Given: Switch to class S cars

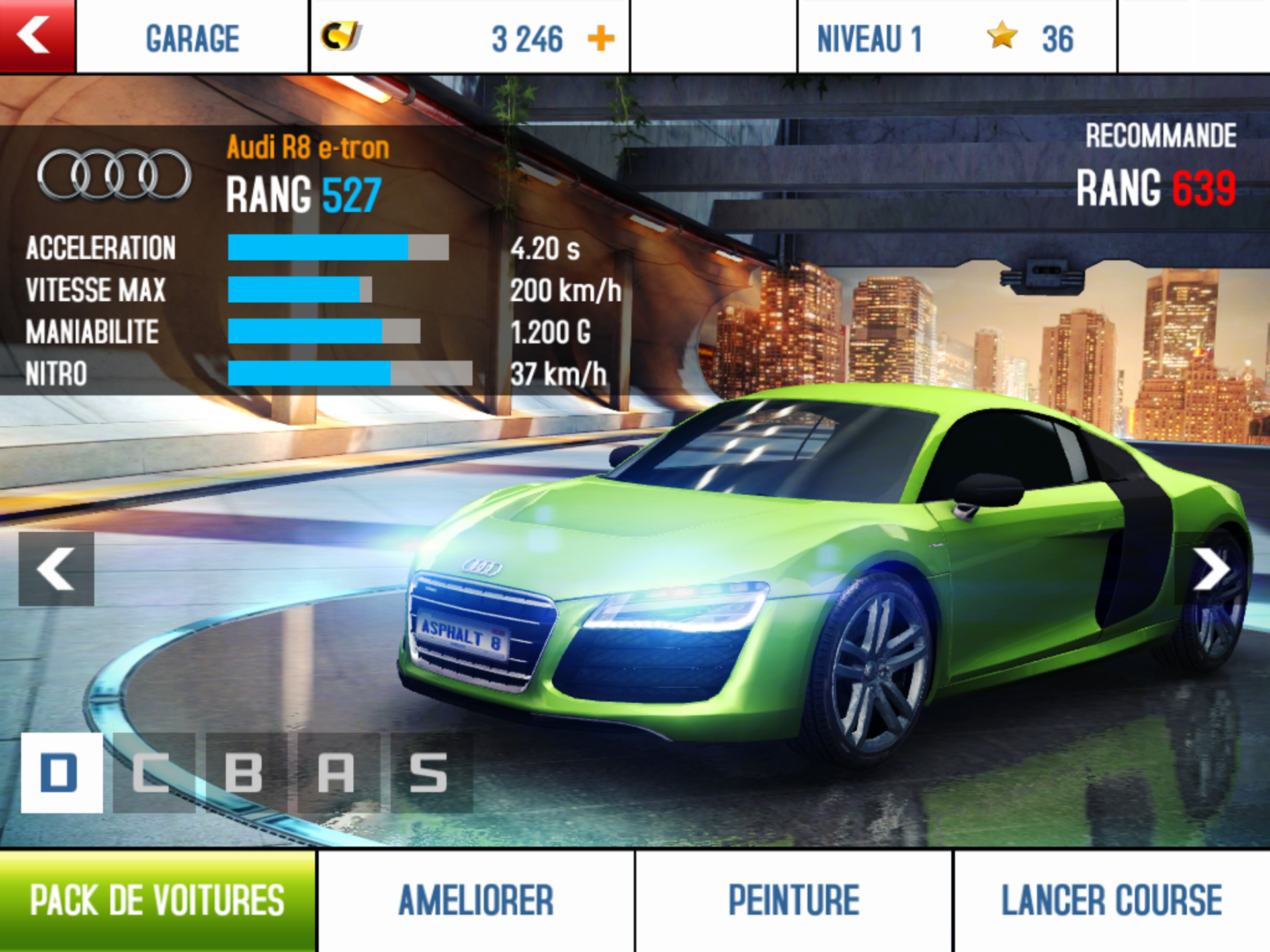Looking at the screenshot, I should click(x=431, y=772).
